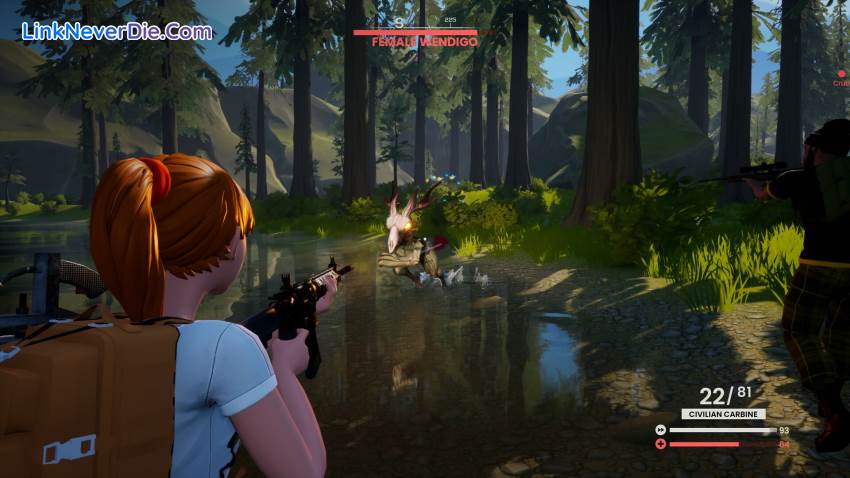This screenshot has width=850, height=478.
Task: Click the Civilian Carbine weapon label
Action: (723, 414)
